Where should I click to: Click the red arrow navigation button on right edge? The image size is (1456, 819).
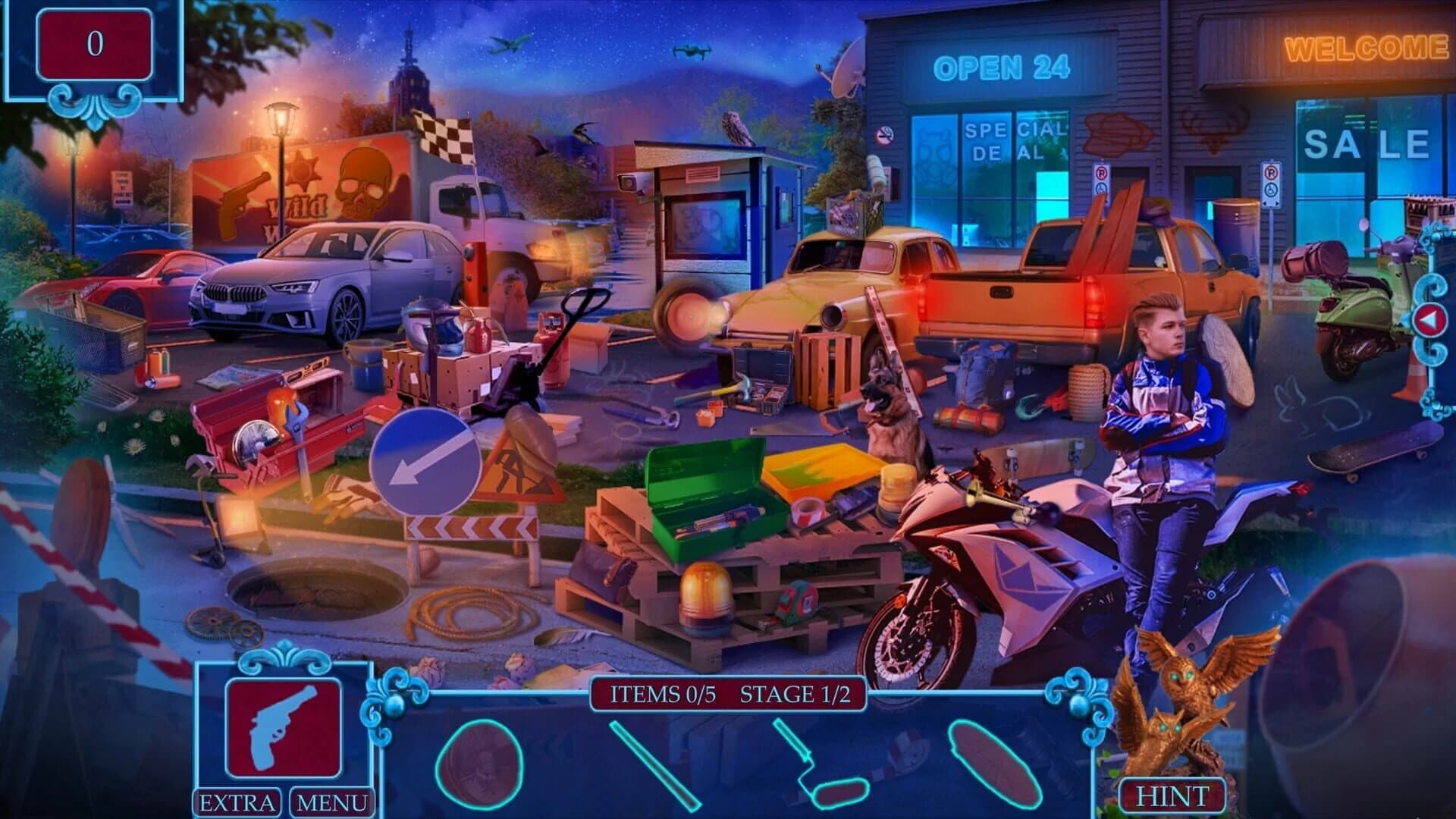(x=1429, y=318)
